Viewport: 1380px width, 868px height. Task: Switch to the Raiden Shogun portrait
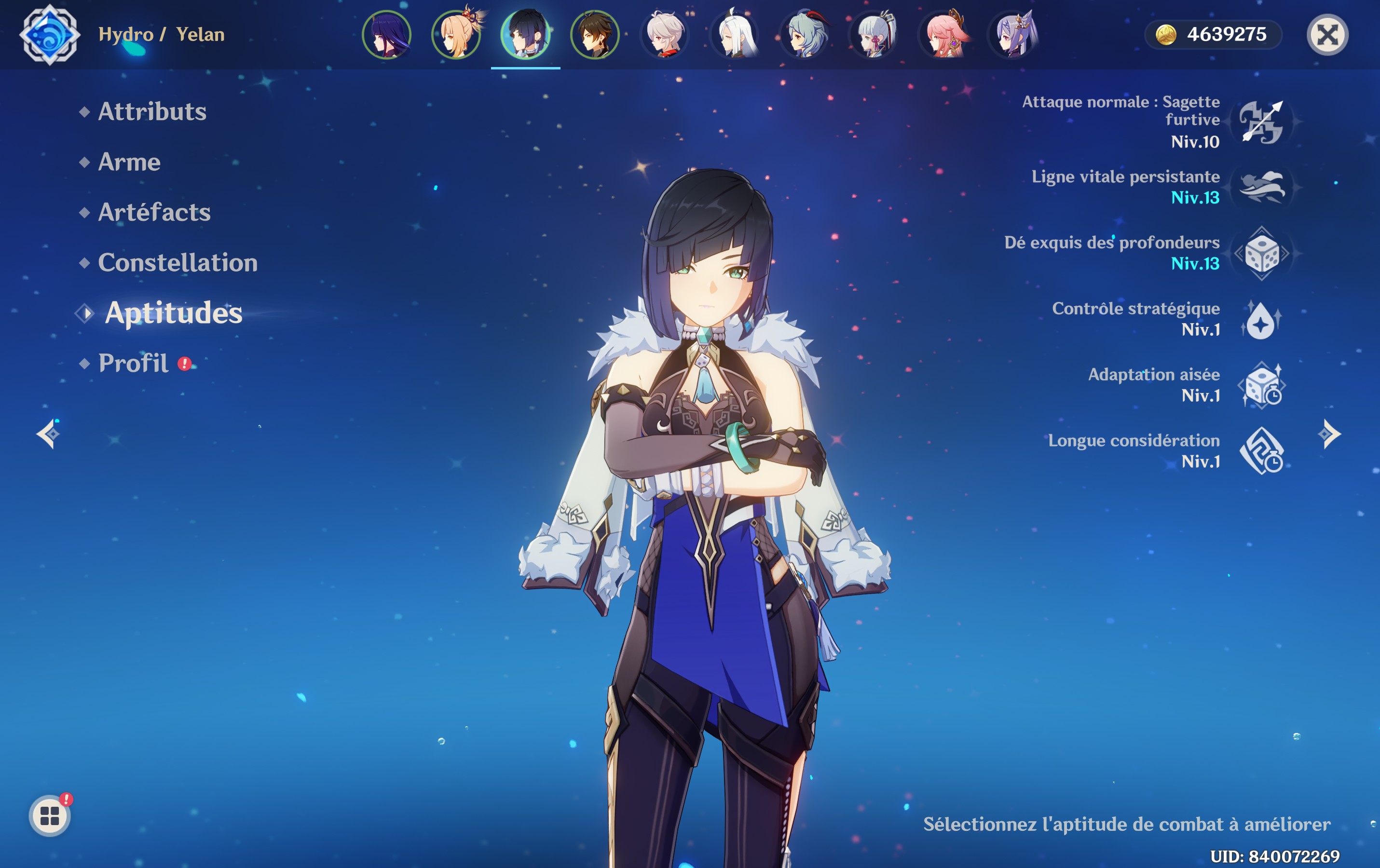(387, 35)
